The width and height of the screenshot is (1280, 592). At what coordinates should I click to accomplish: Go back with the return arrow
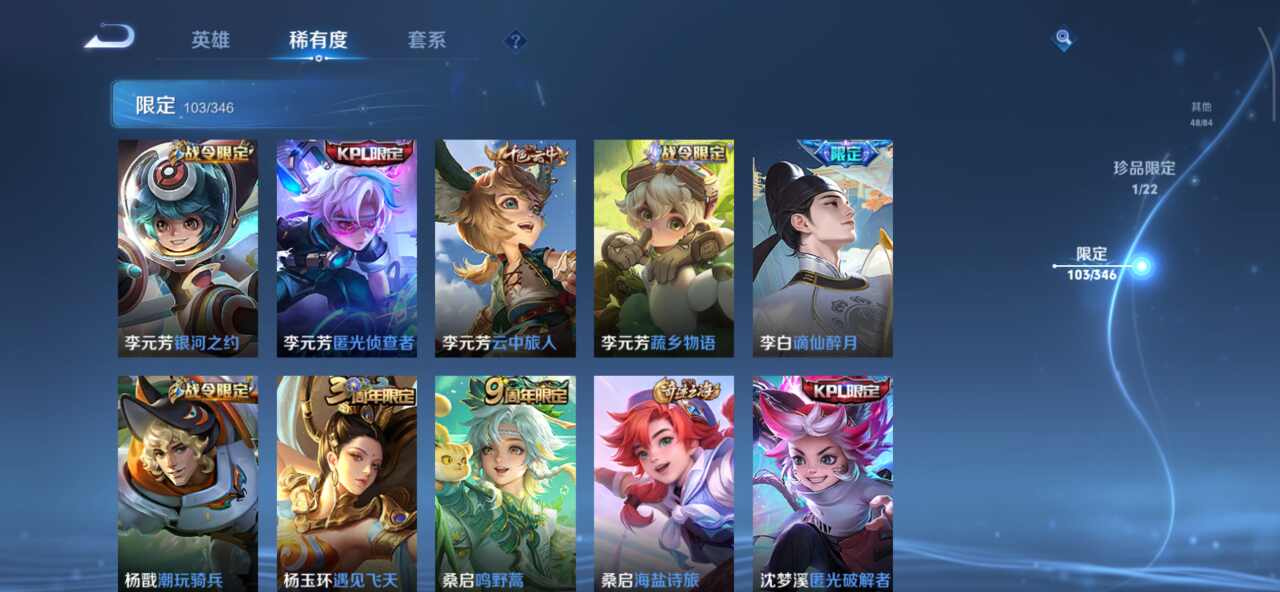click(x=110, y=38)
